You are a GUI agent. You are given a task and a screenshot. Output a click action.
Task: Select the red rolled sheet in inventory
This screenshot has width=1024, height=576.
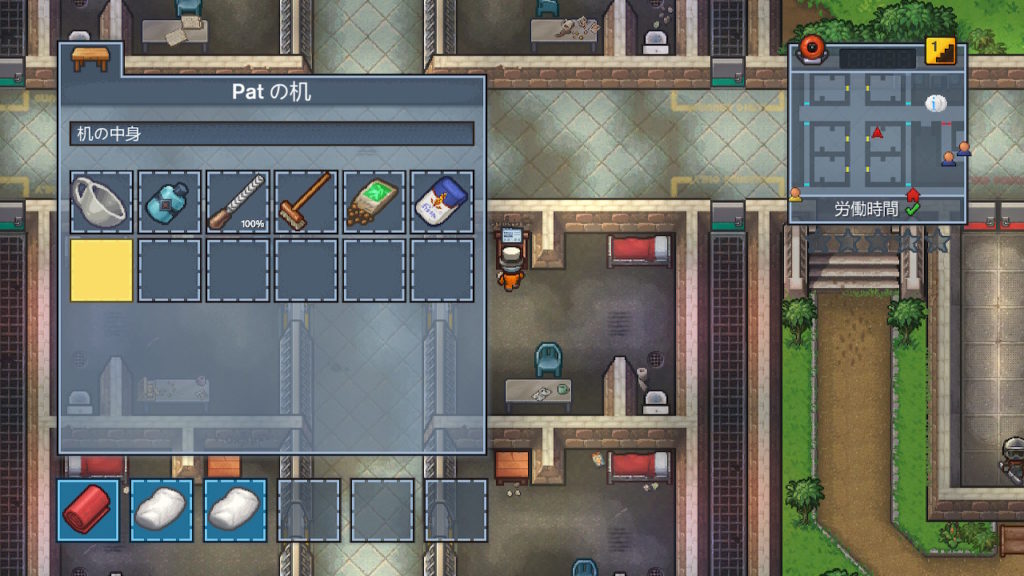click(x=87, y=510)
